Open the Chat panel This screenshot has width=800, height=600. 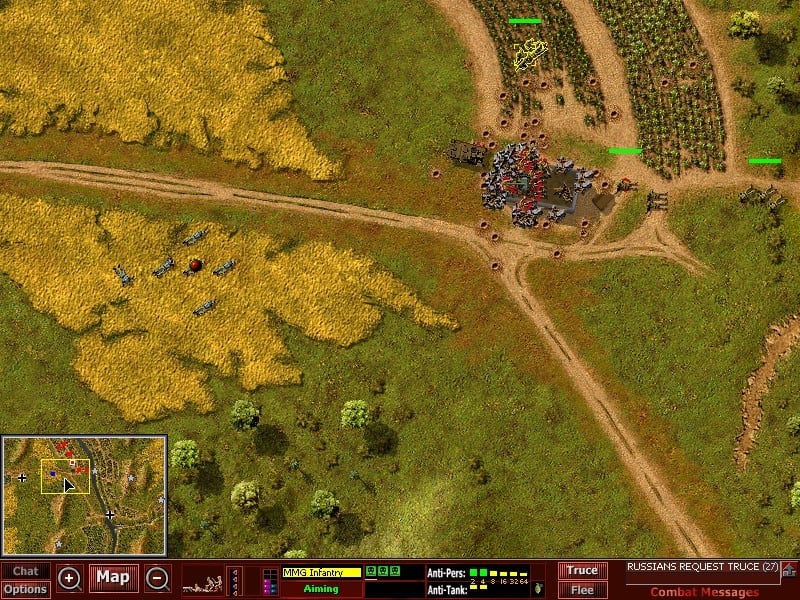click(25, 571)
